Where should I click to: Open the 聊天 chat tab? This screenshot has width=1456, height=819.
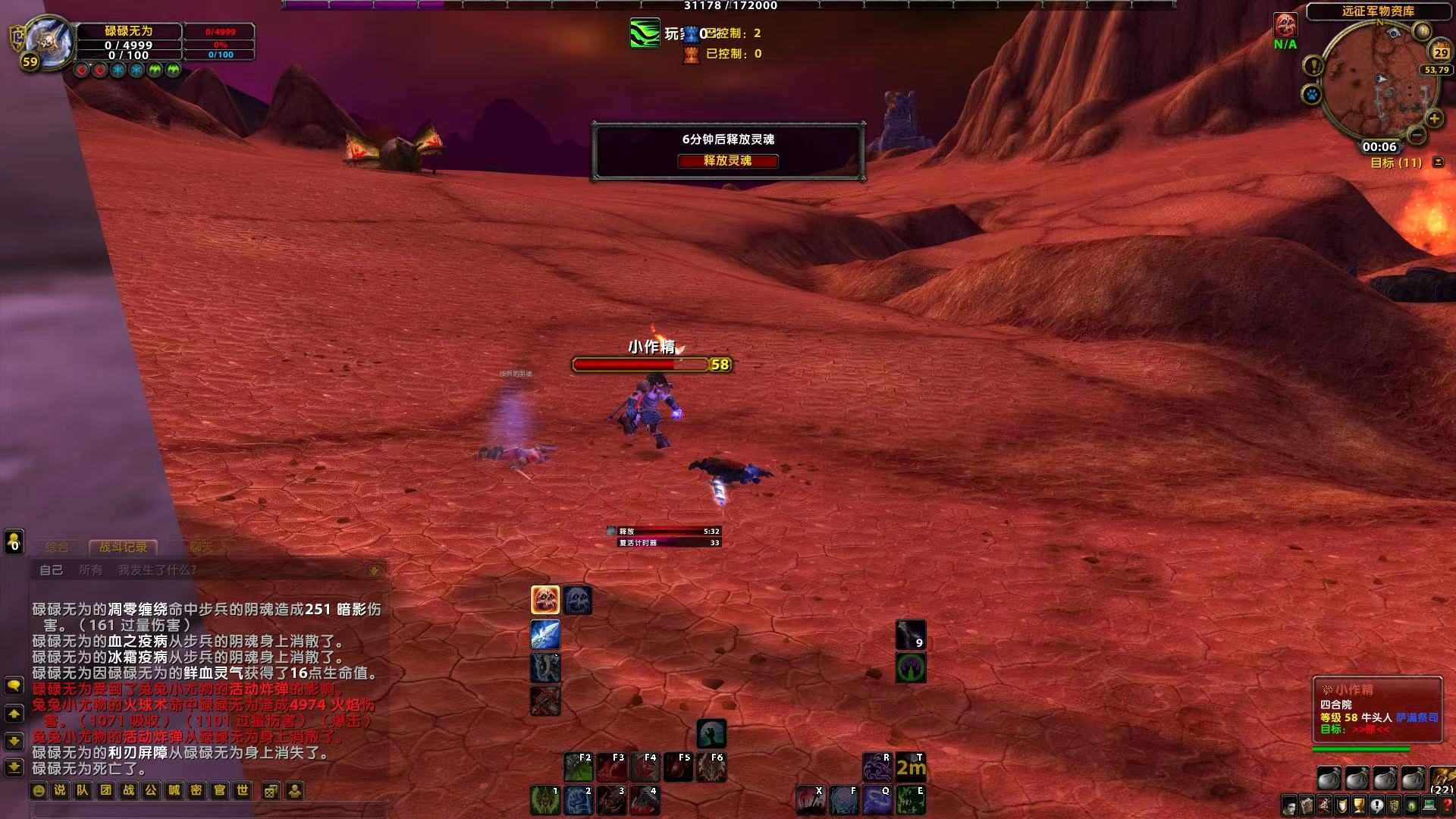pyautogui.click(x=201, y=547)
